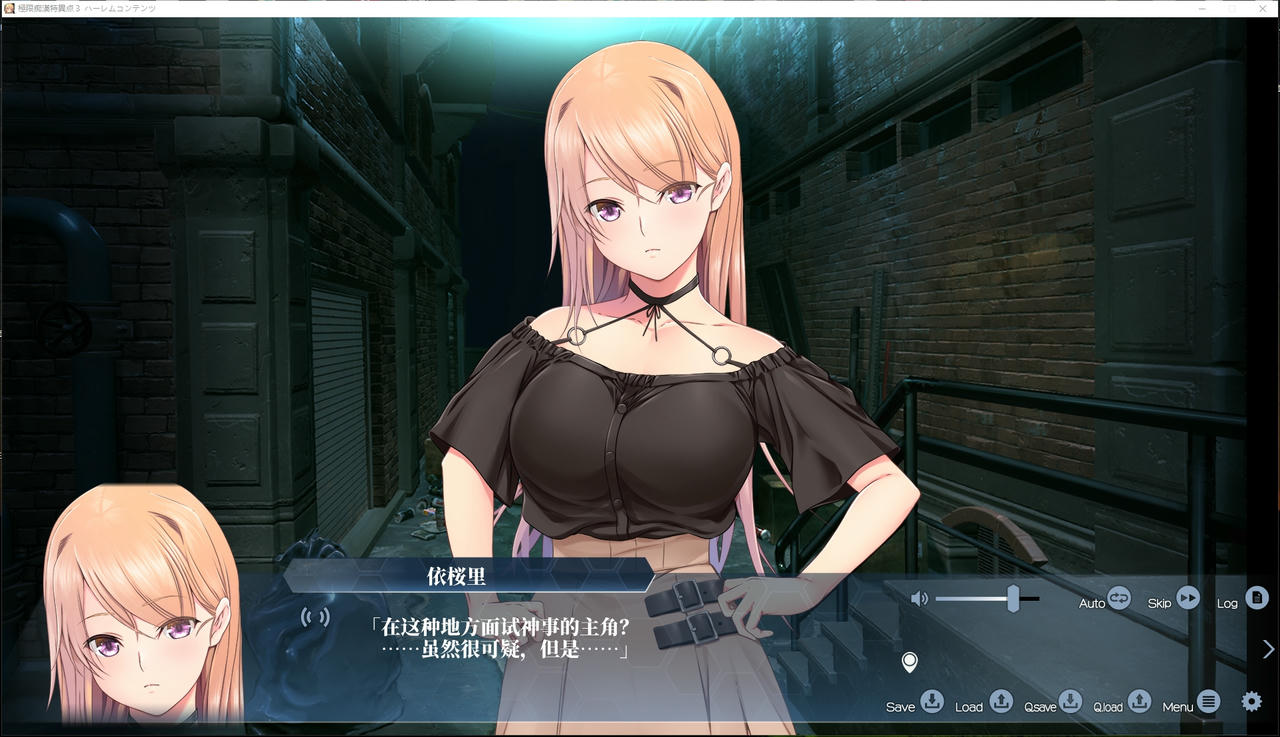The width and height of the screenshot is (1280, 737).
Task: Open the dialogue Log
Action: click(1256, 598)
